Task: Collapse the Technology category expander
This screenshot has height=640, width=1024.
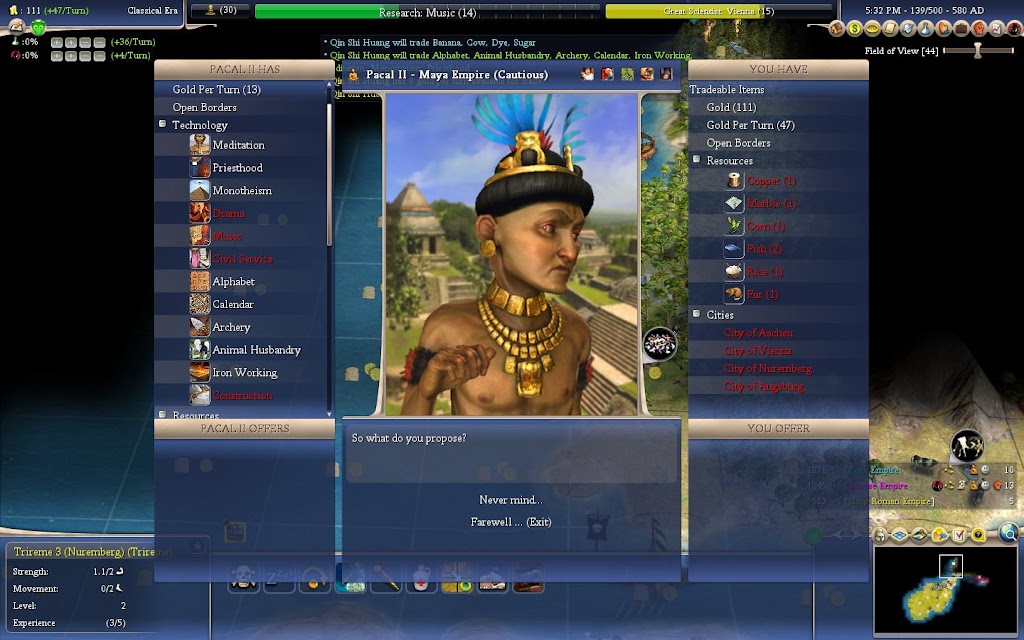Action: [162, 125]
